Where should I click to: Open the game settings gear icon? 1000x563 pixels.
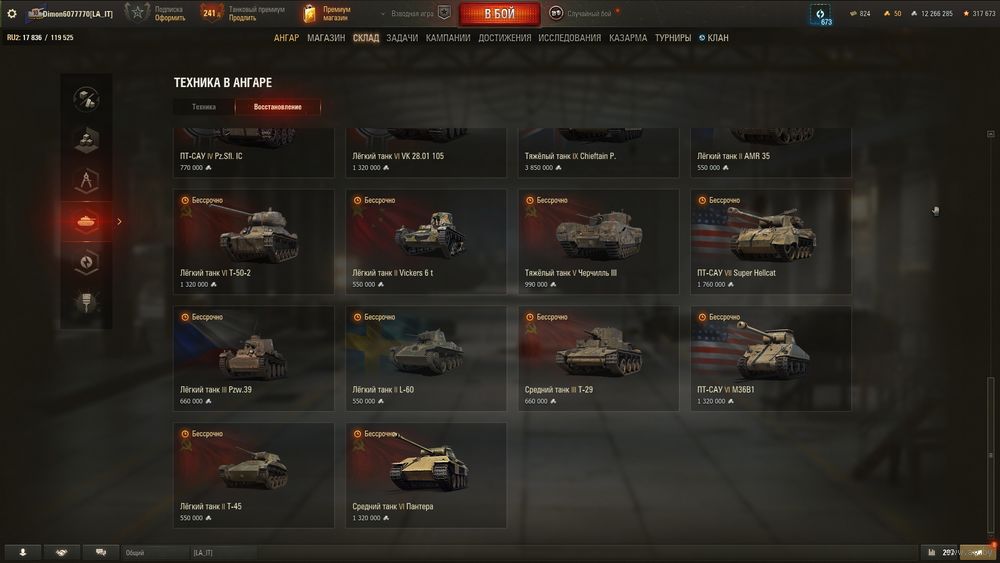click(12, 13)
